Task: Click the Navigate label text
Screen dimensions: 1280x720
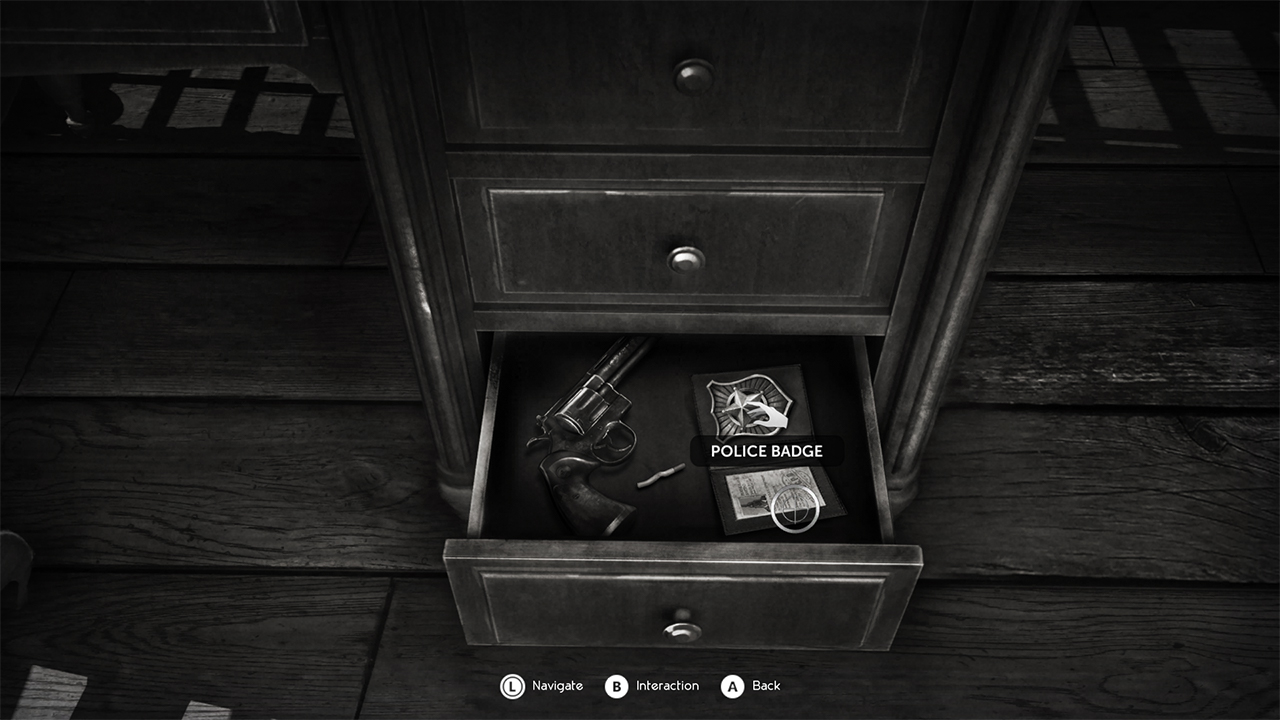Action: point(556,687)
